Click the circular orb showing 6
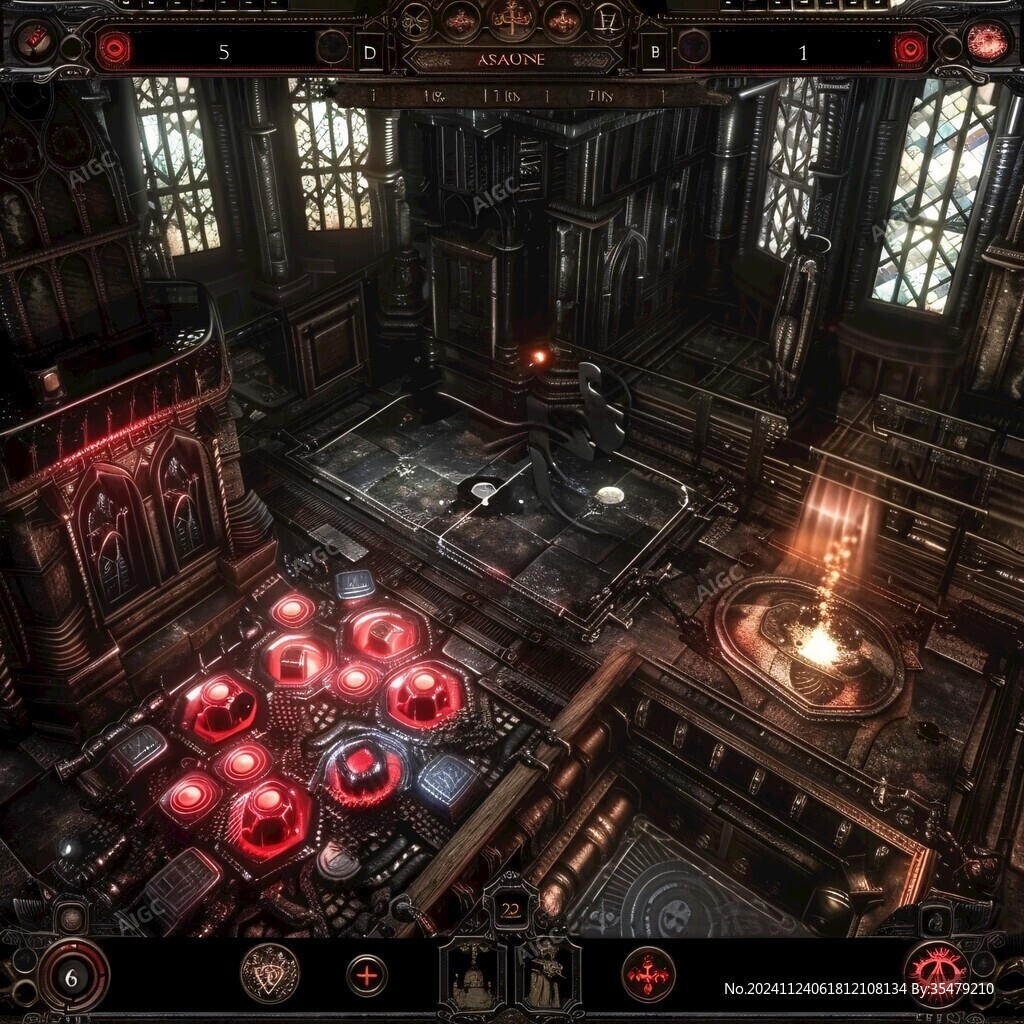This screenshot has width=1024, height=1024. point(72,976)
